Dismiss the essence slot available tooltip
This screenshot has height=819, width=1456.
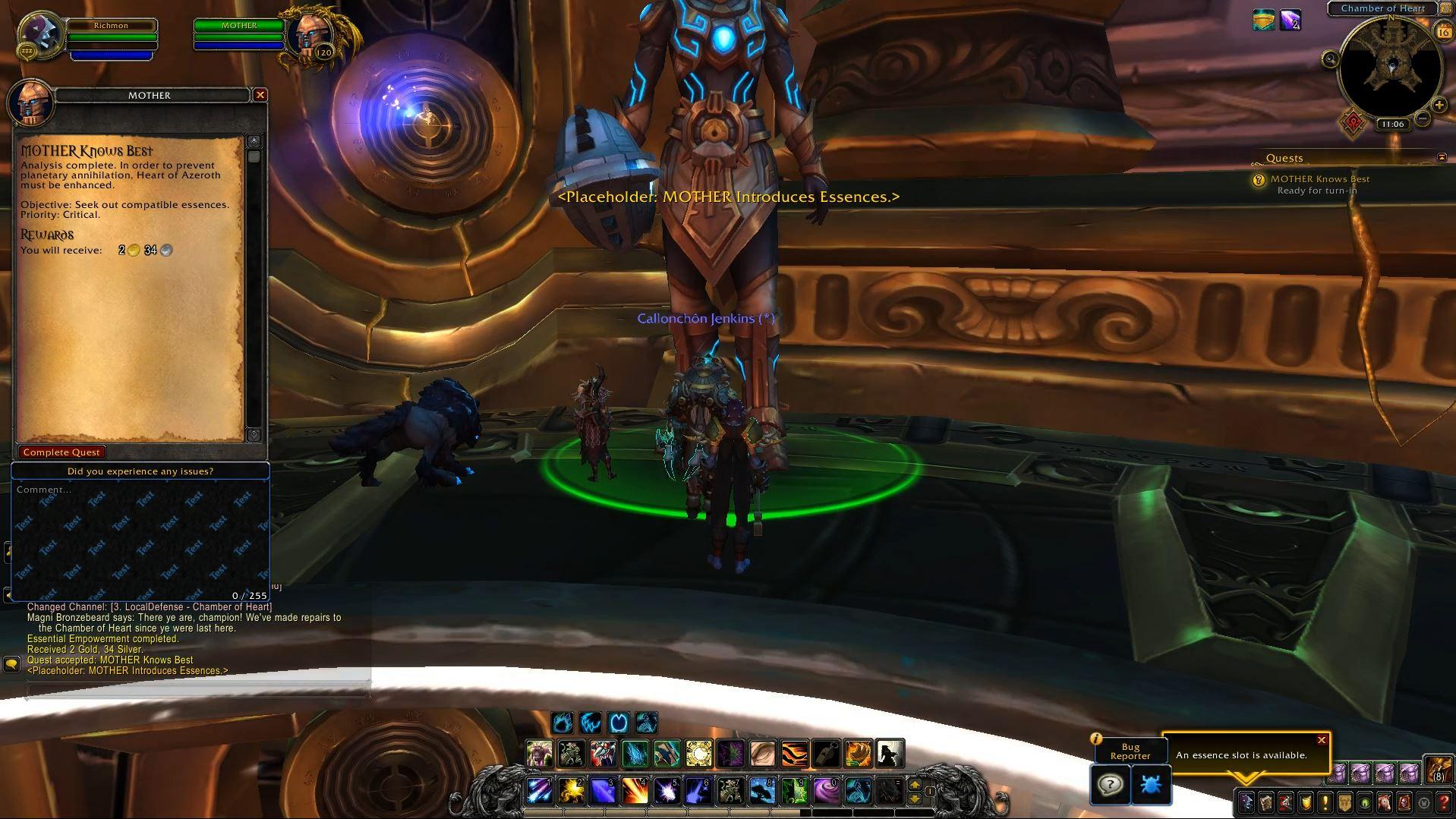point(1322,740)
